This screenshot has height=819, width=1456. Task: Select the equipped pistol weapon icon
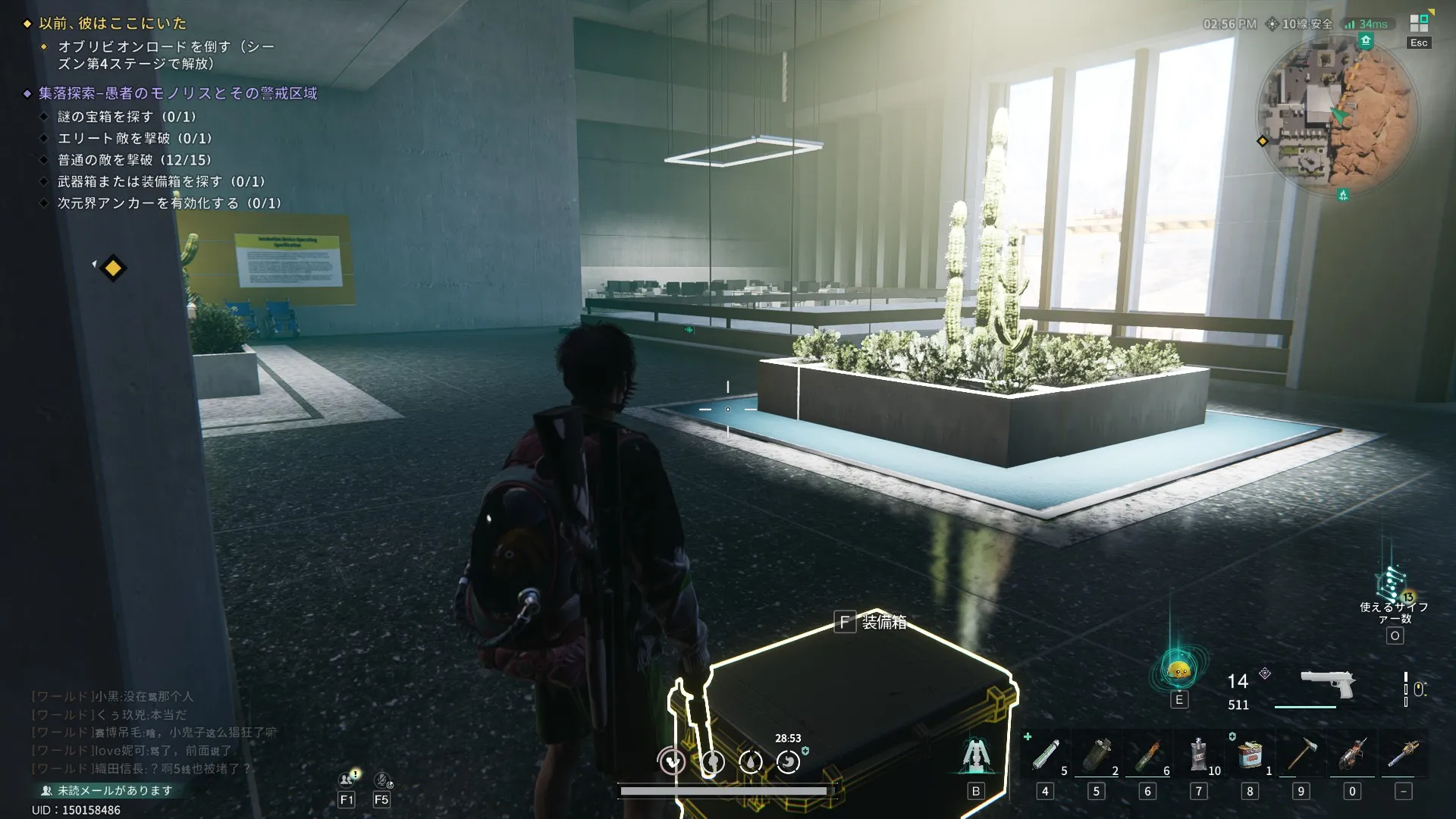click(x=1327, y=683)
